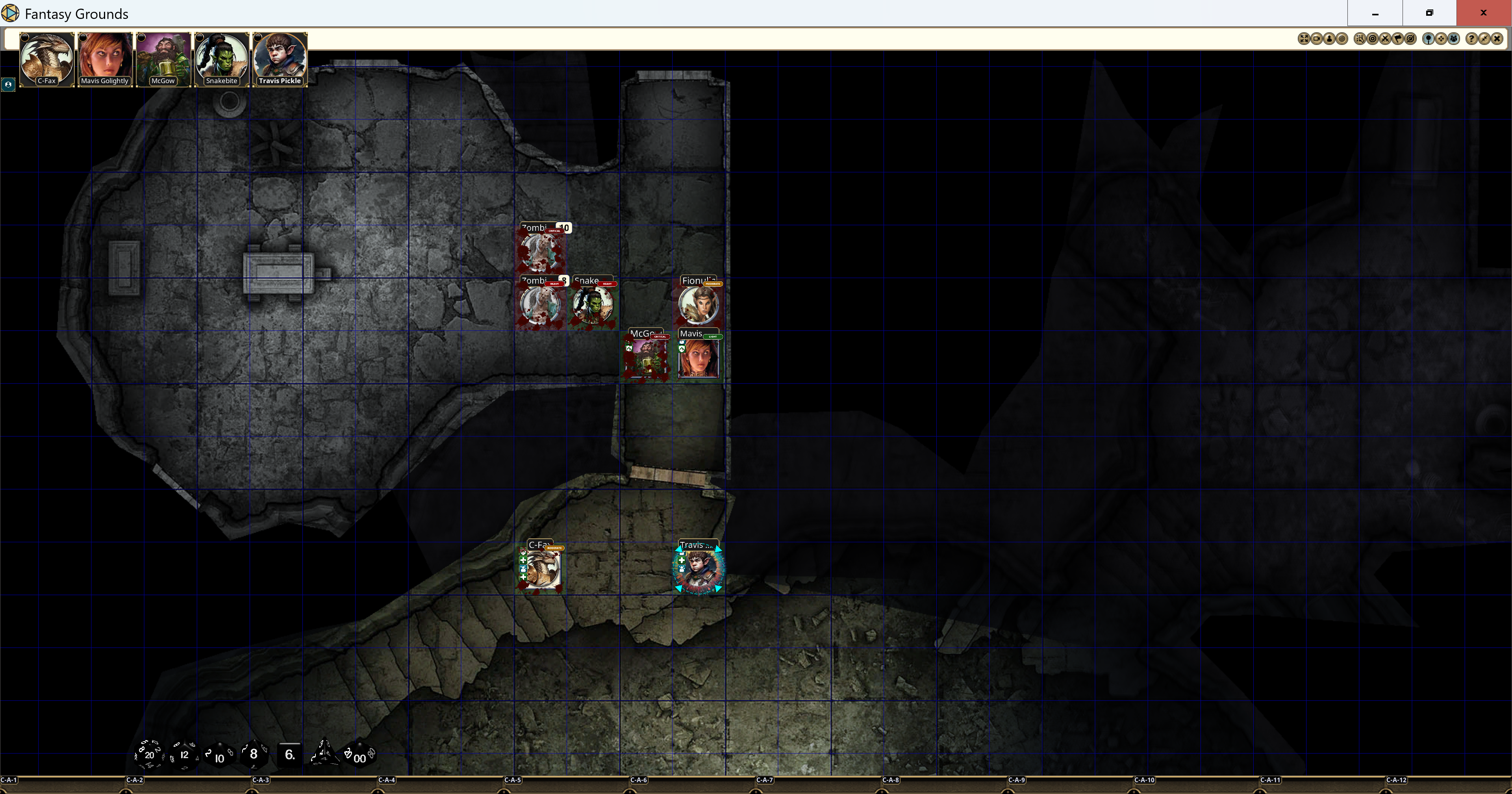Click the Snake token on the map
Screen dimensions: 1512x794
coord(593,305)
